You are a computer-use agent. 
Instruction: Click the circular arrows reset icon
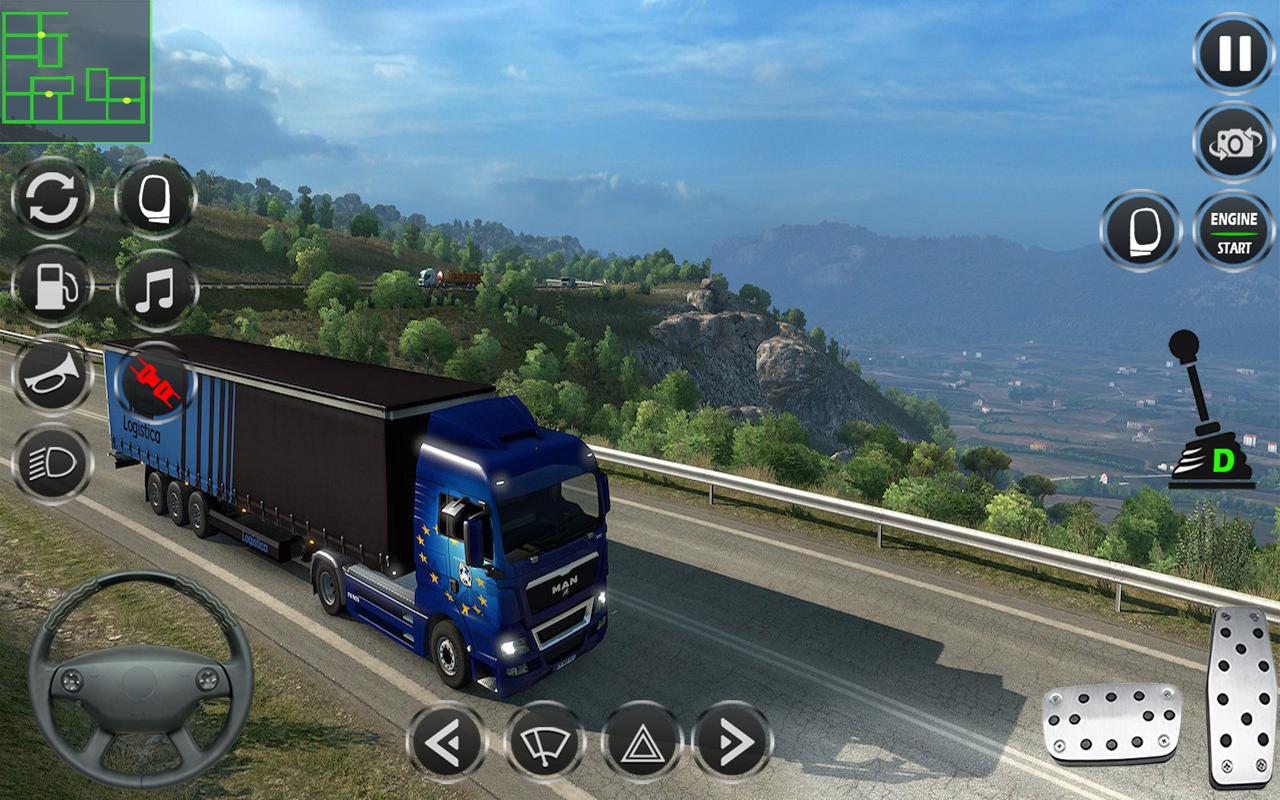[52, 198]
